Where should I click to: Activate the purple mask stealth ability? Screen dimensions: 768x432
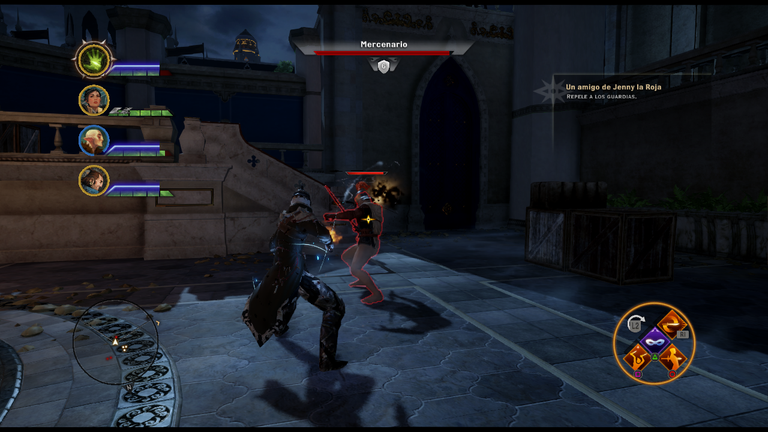pyautogui.click(x=654, y=342)
